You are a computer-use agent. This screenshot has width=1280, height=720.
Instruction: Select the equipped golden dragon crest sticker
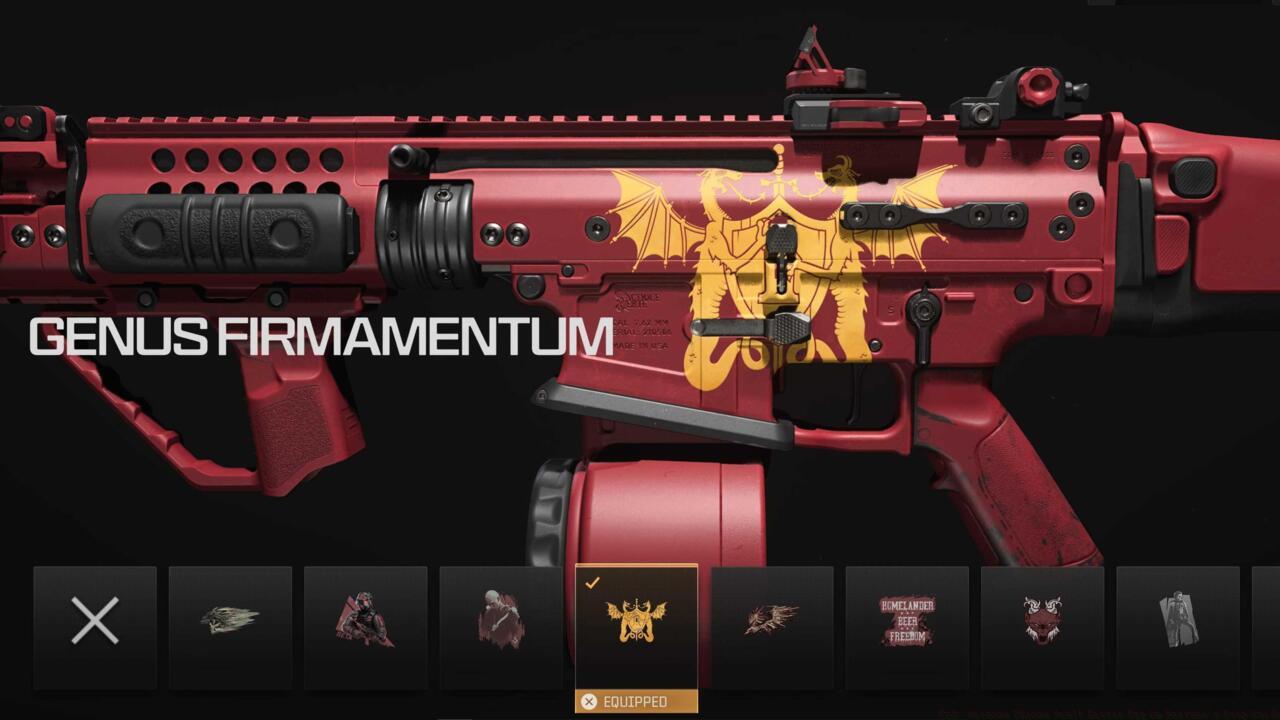coord(639,620)
